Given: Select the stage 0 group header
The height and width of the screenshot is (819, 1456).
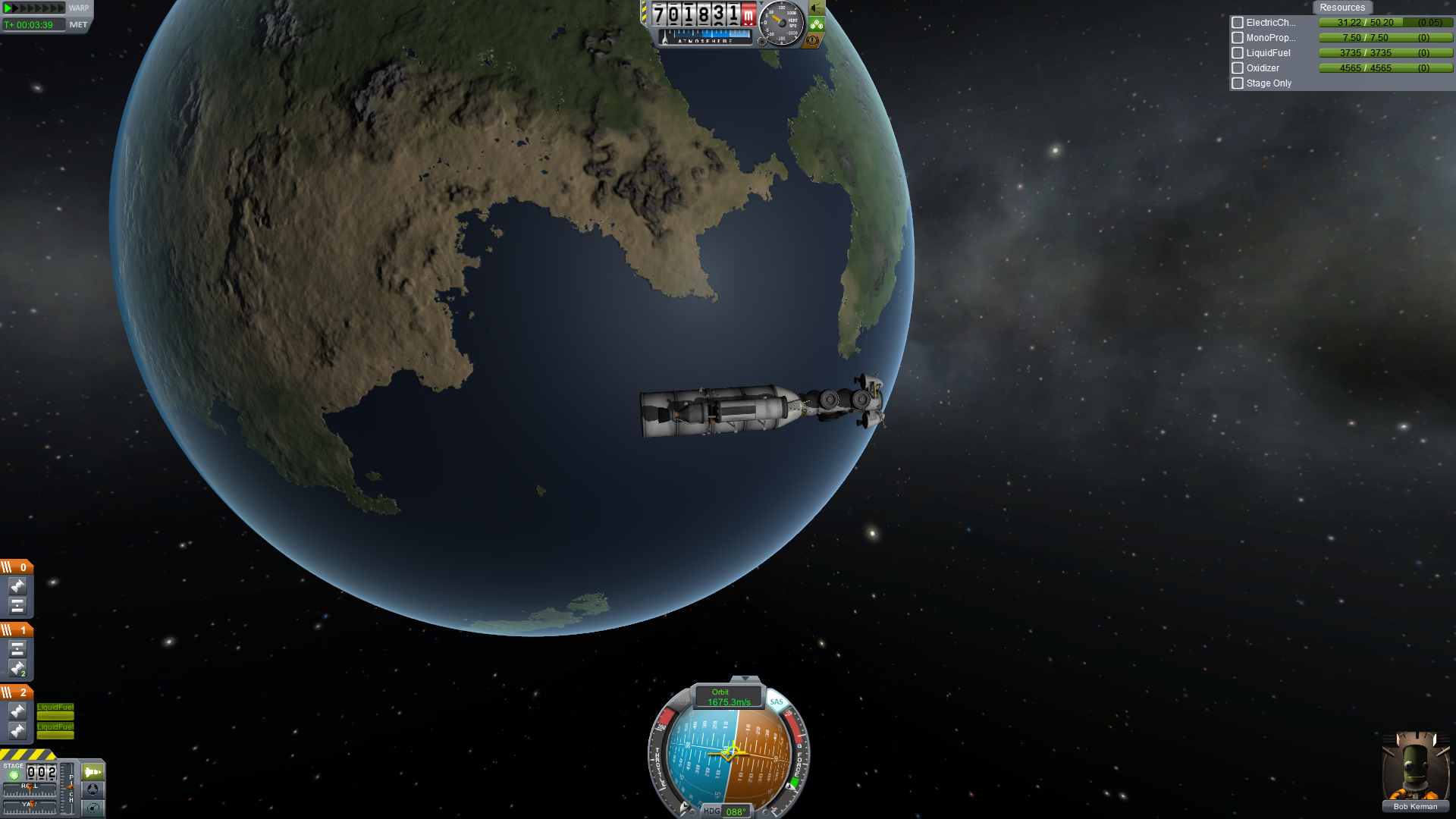Looking at the screenshot, I should pos(16,567).
